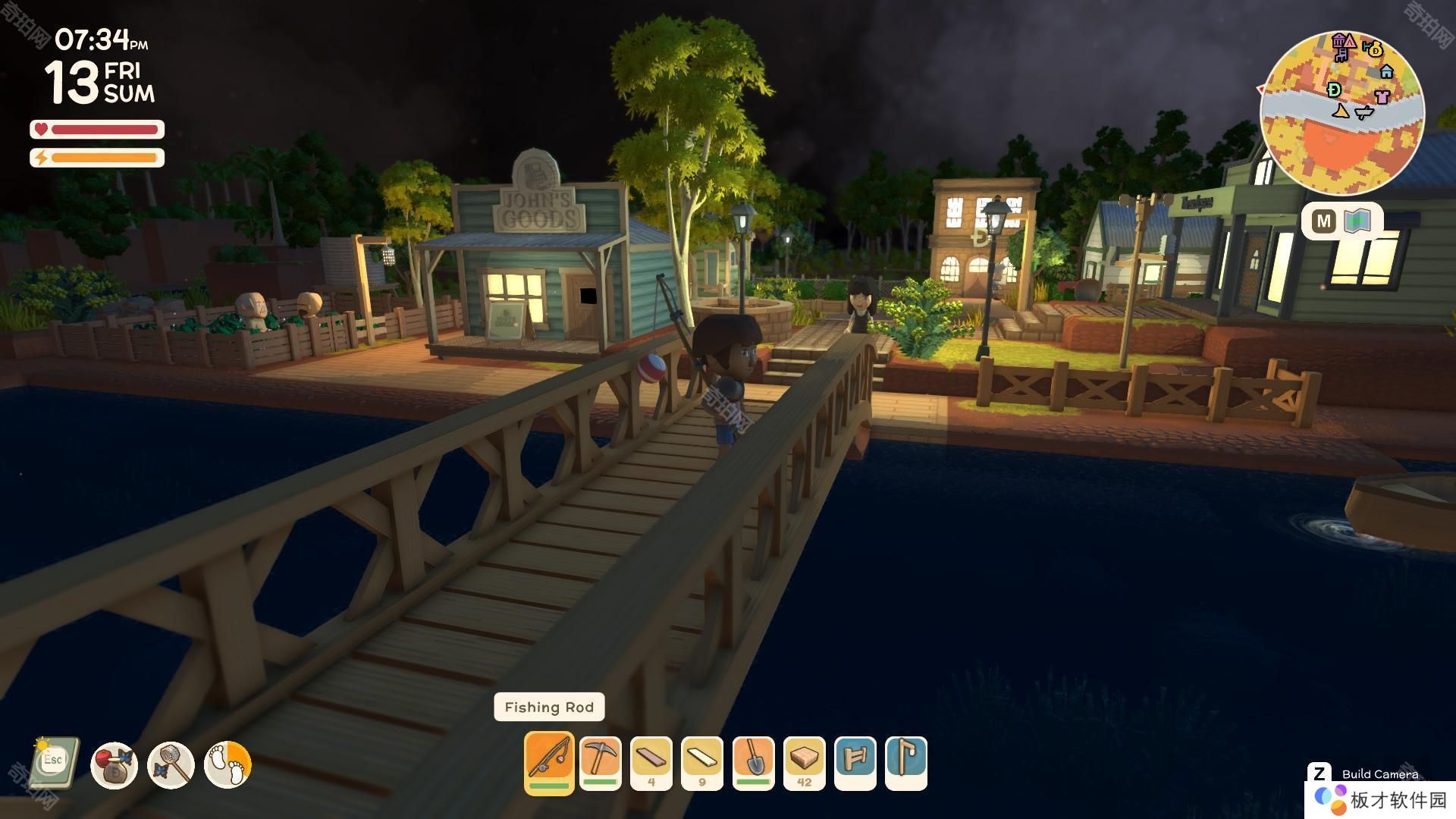Choose the lamp post hotbar item
This screenshot has height=819, width=1456.
906,763
